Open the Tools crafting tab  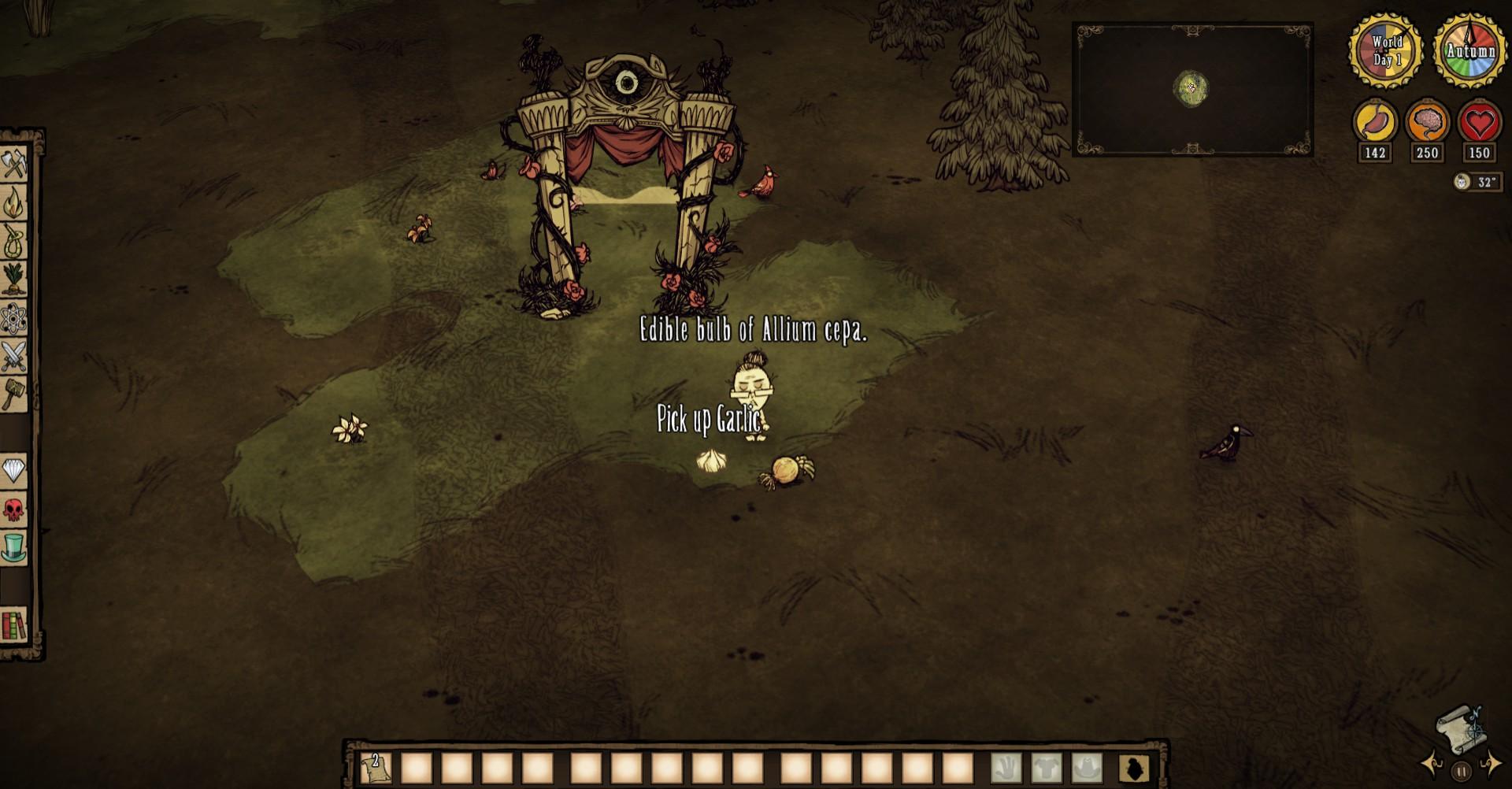click(x=14, y=165)
